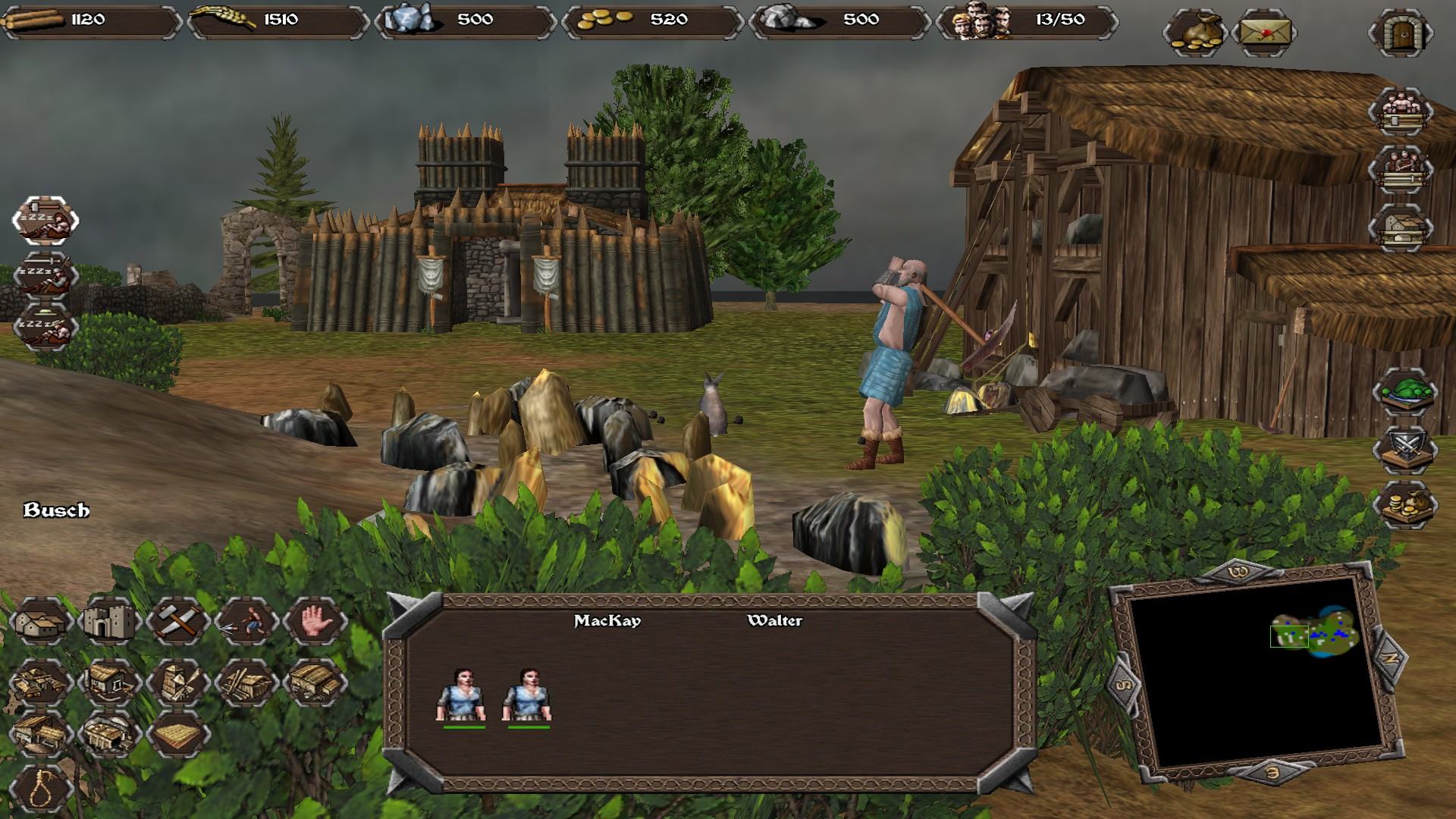The height and width of the screenshot is (819, 1456).
Task: Find idle soldiers with the sleeping sword icon
Action: pos(45,275)
